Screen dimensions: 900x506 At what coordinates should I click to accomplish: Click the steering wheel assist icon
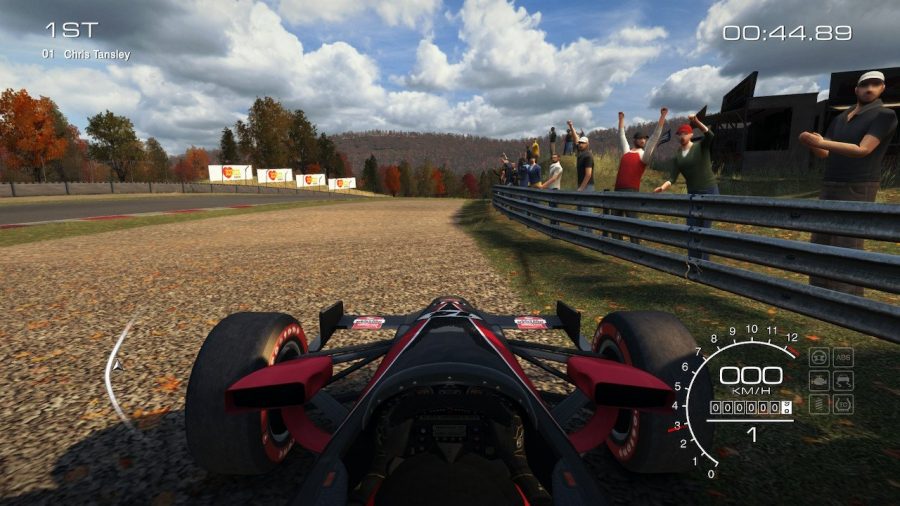pos(819,357)
